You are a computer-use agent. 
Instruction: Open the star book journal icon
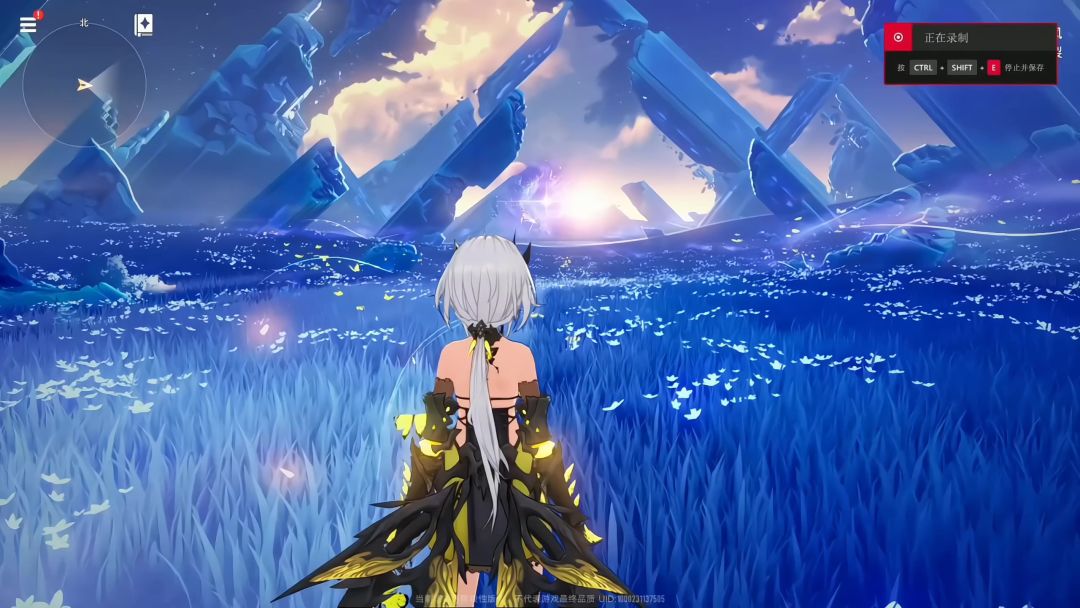(x=143, y=25)
